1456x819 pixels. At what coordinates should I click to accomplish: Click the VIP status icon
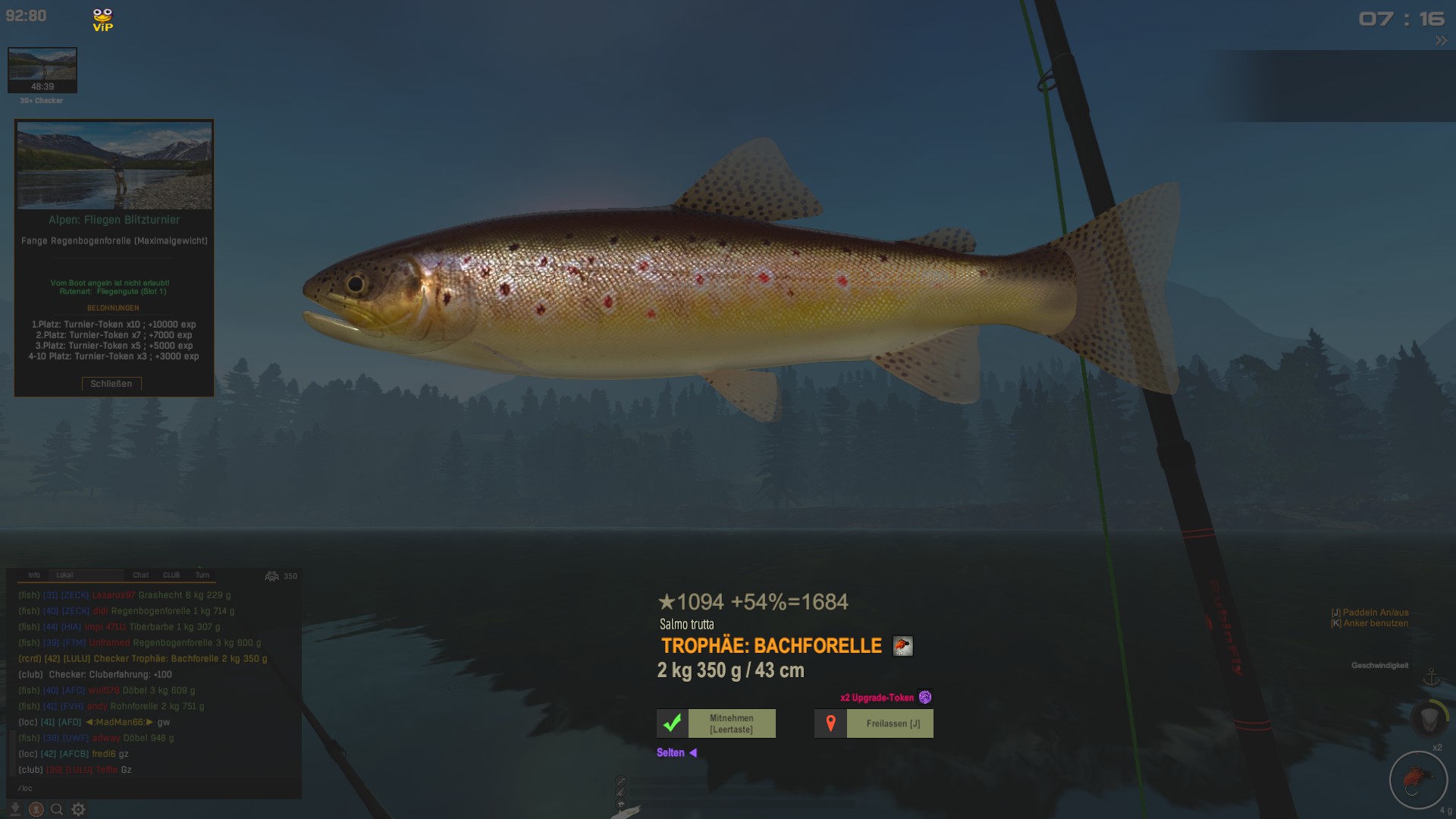102,20
